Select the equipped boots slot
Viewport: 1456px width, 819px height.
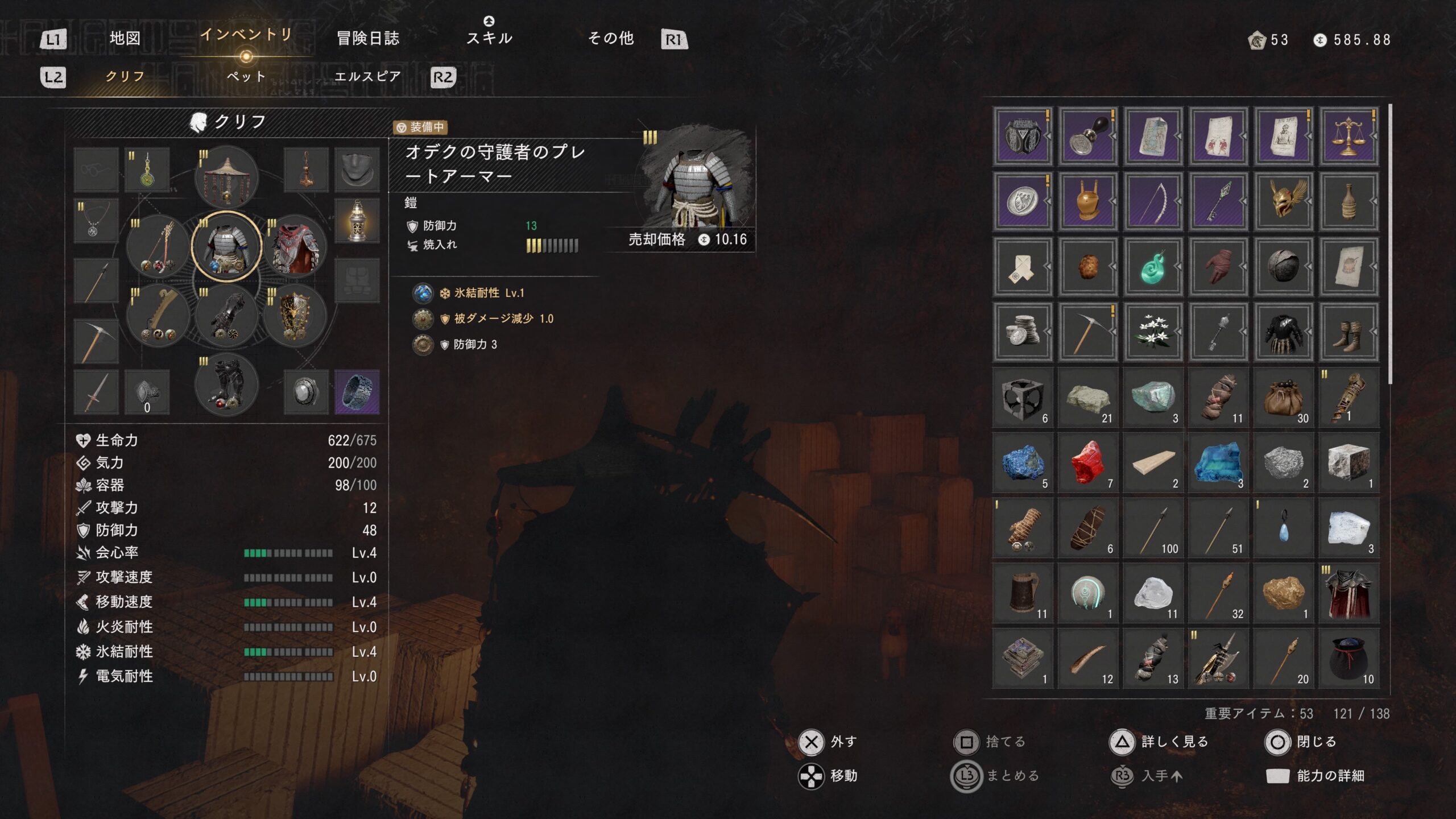click(226, 385)
